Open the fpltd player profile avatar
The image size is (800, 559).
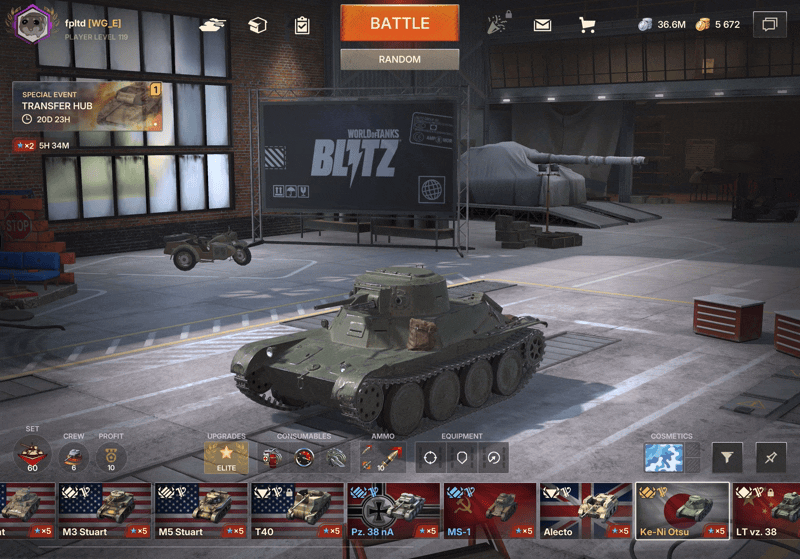[x=32, y=22]
